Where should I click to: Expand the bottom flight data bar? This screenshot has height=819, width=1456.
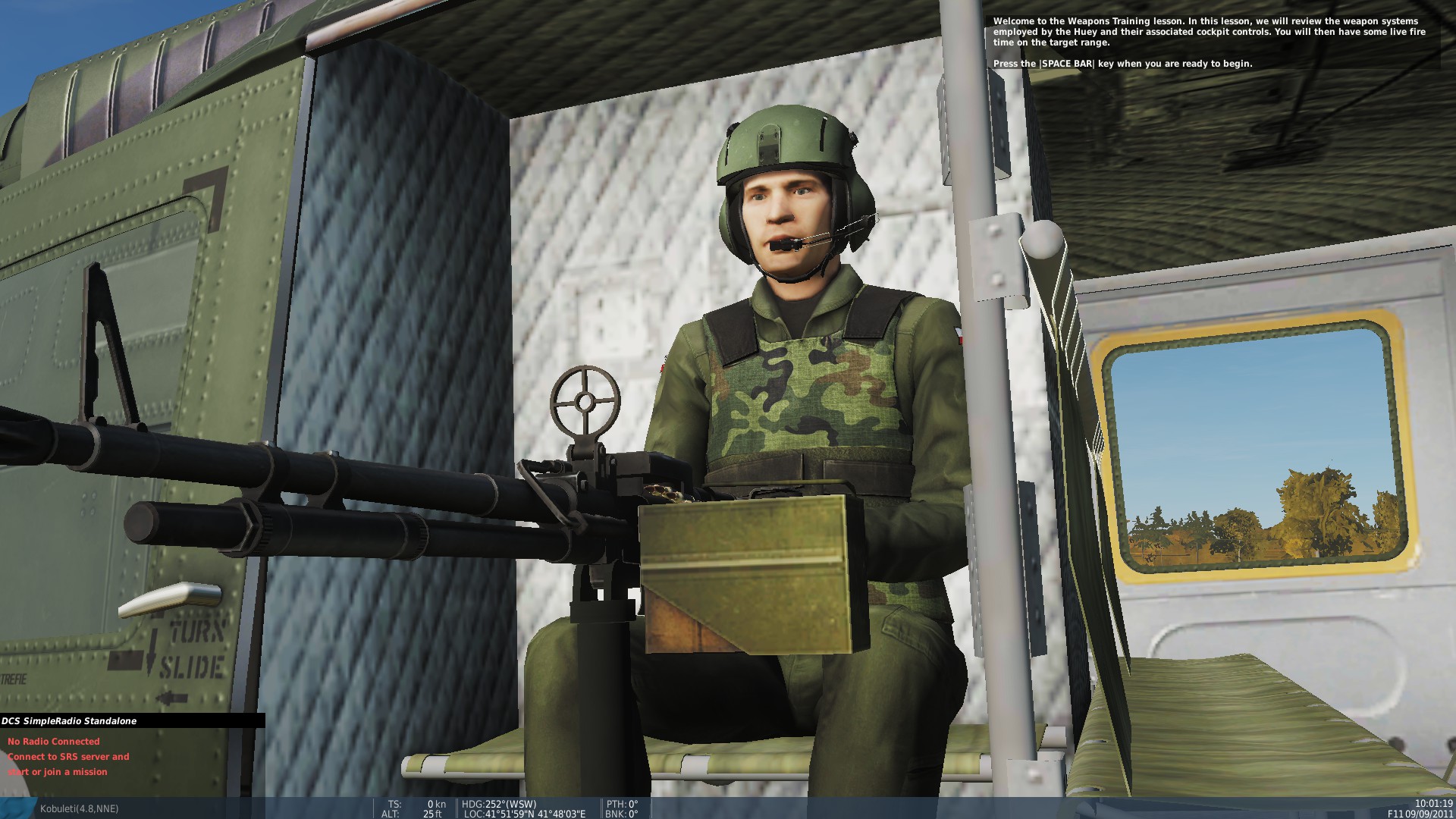(728, 808)
